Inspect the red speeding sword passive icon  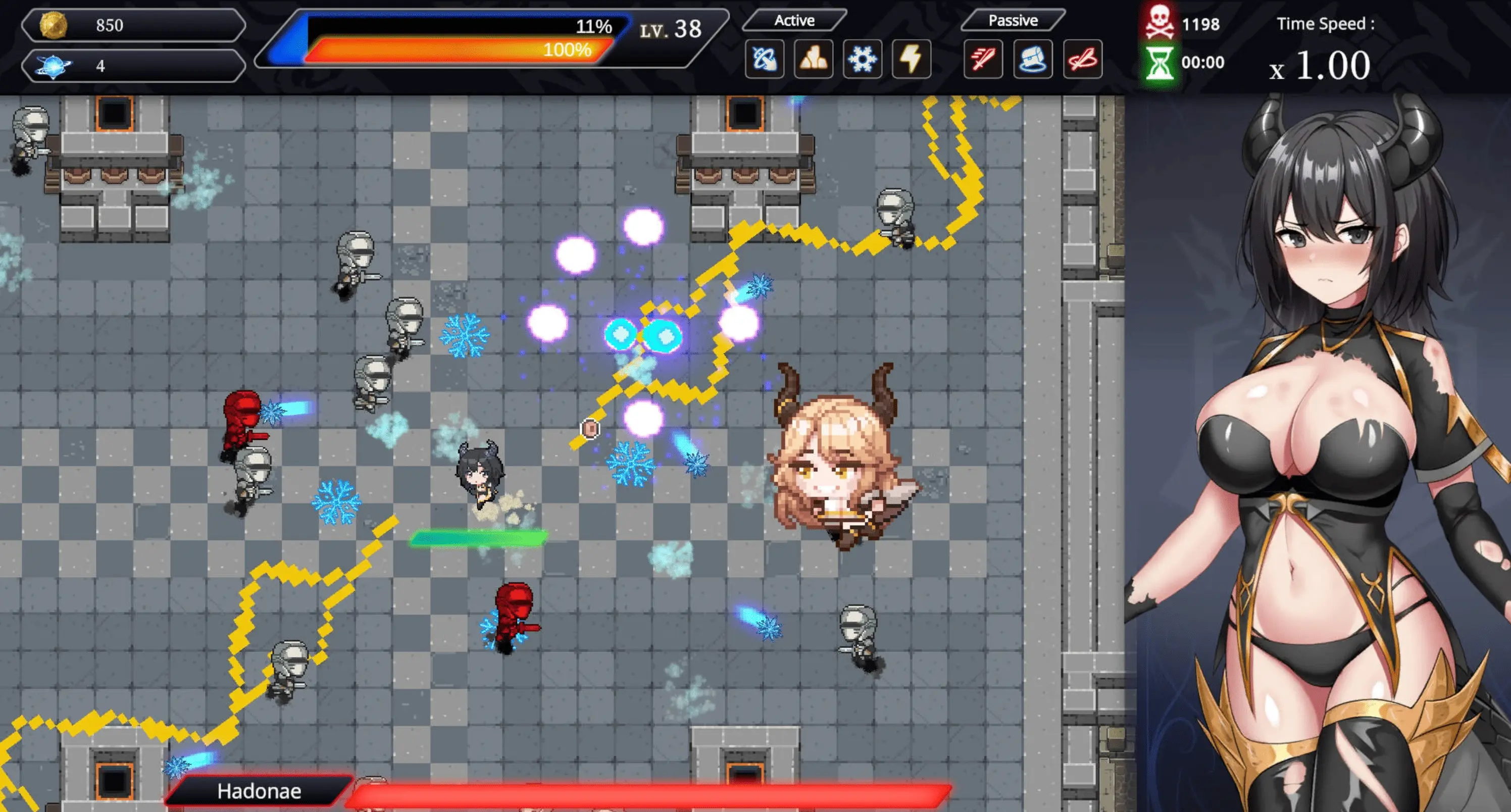pos(983,59)
